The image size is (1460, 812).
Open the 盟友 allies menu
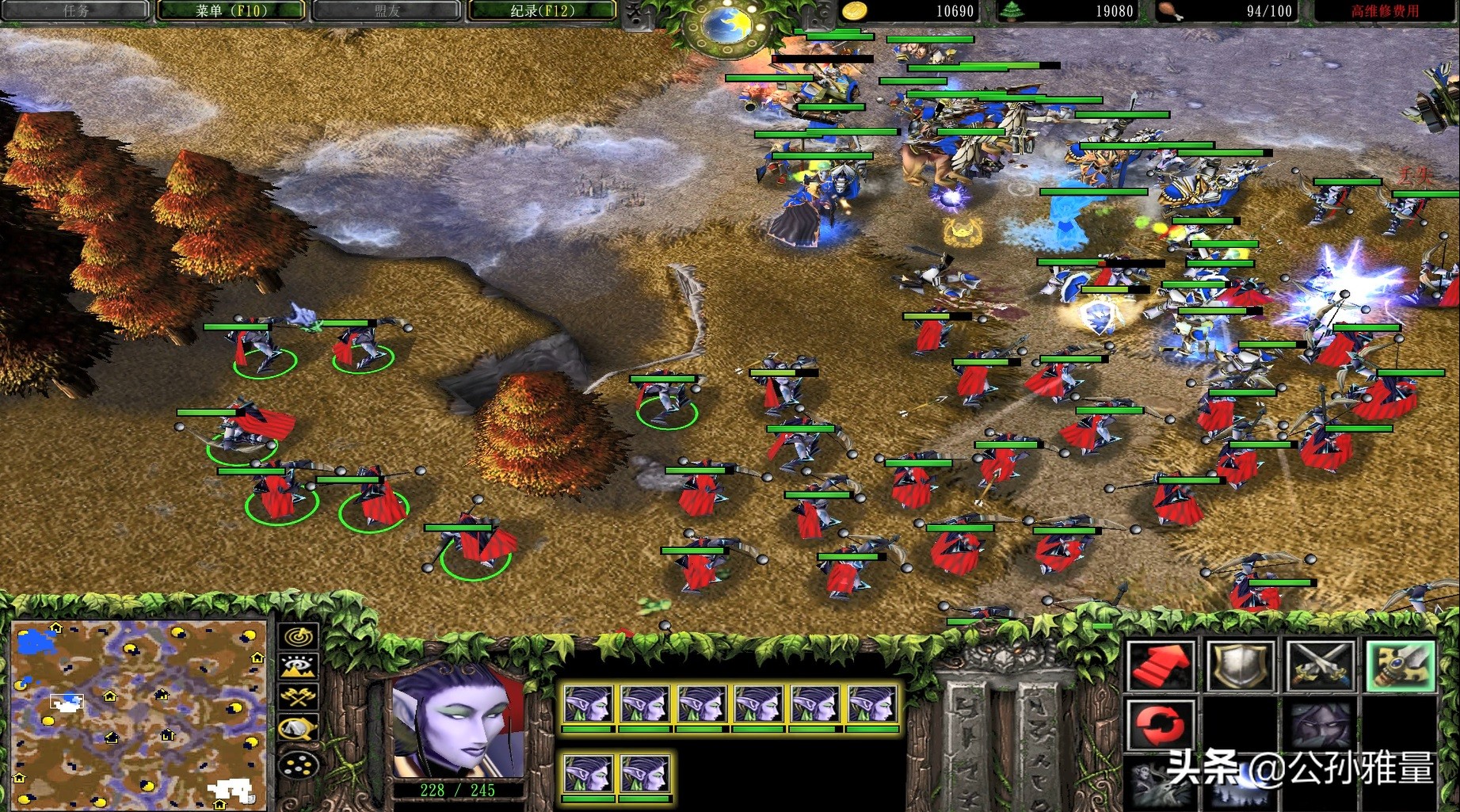pos(387,11)
